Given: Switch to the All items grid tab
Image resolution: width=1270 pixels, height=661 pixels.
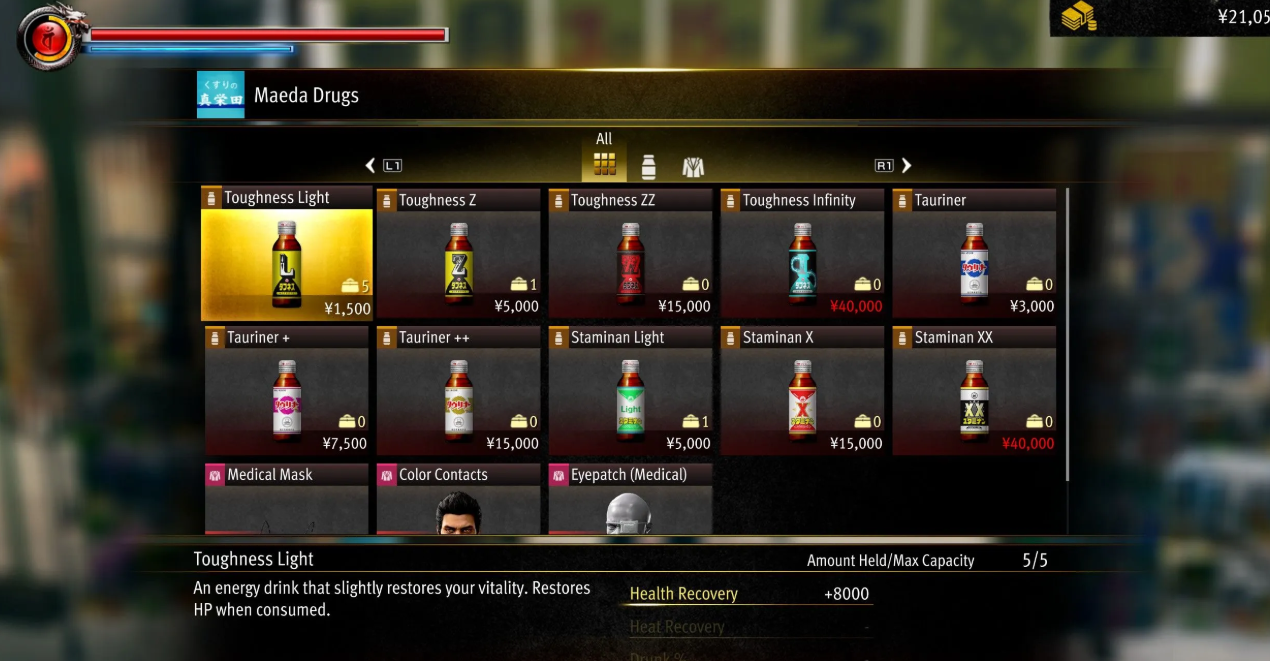Looking at the screenshot, I should (604, 163).
